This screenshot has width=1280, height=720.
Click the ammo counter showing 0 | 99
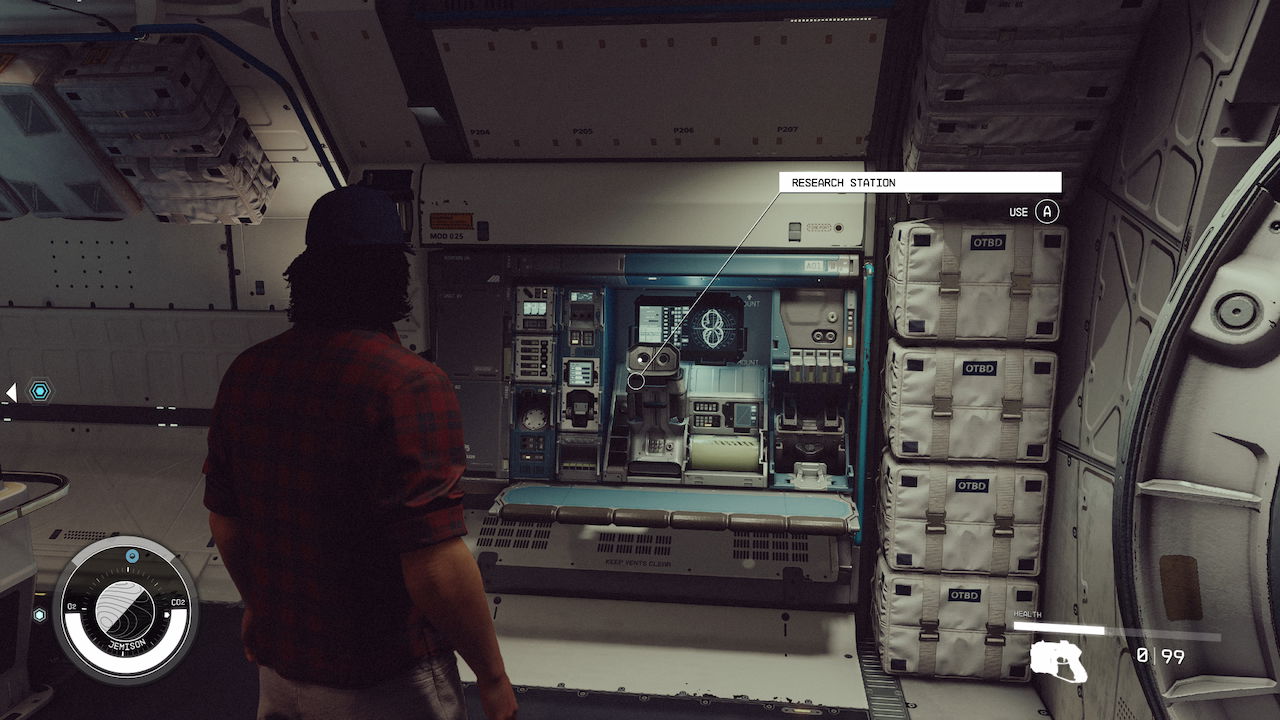[1160, 655]
